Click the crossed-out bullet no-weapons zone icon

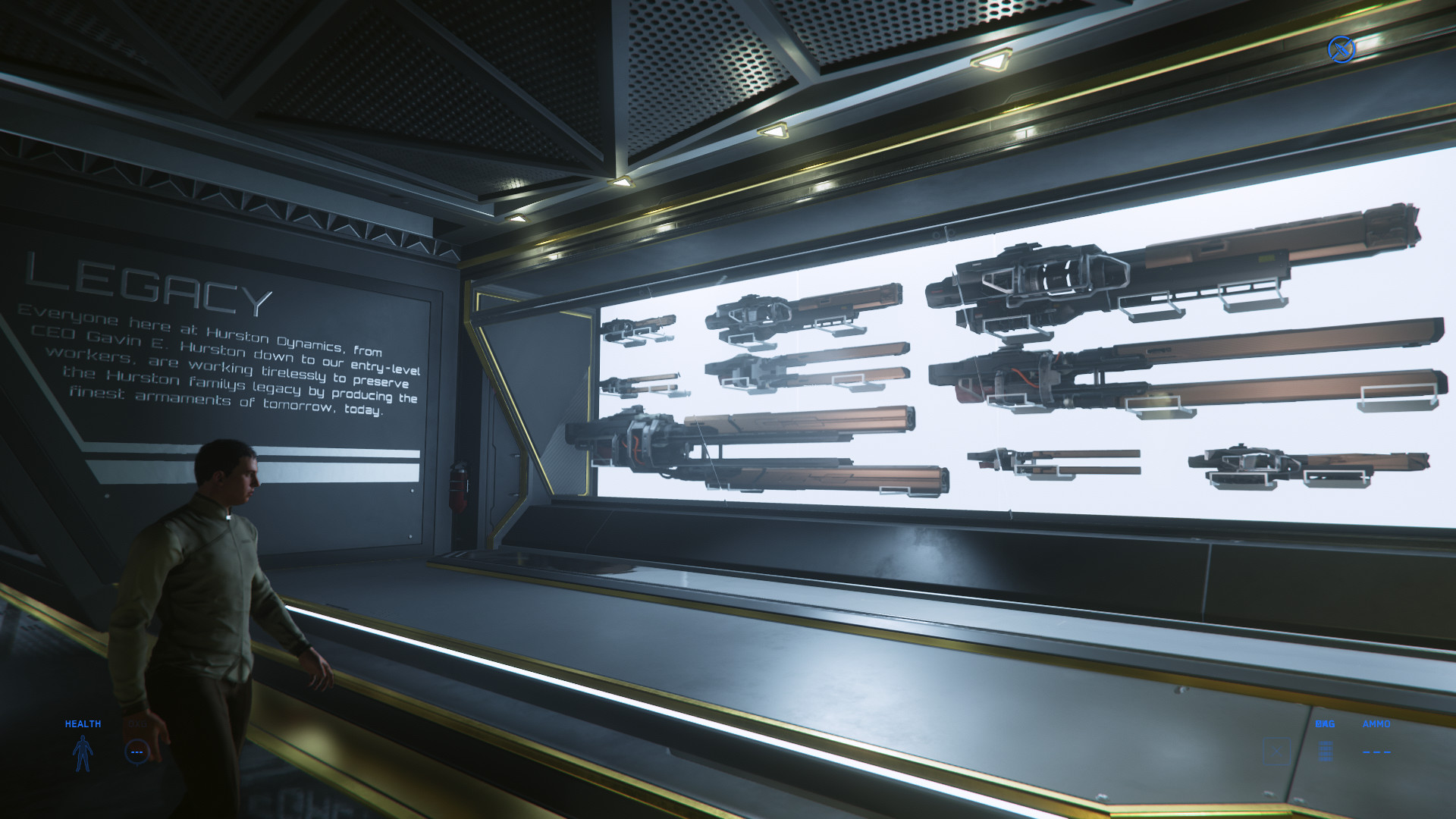point(1341,49)
